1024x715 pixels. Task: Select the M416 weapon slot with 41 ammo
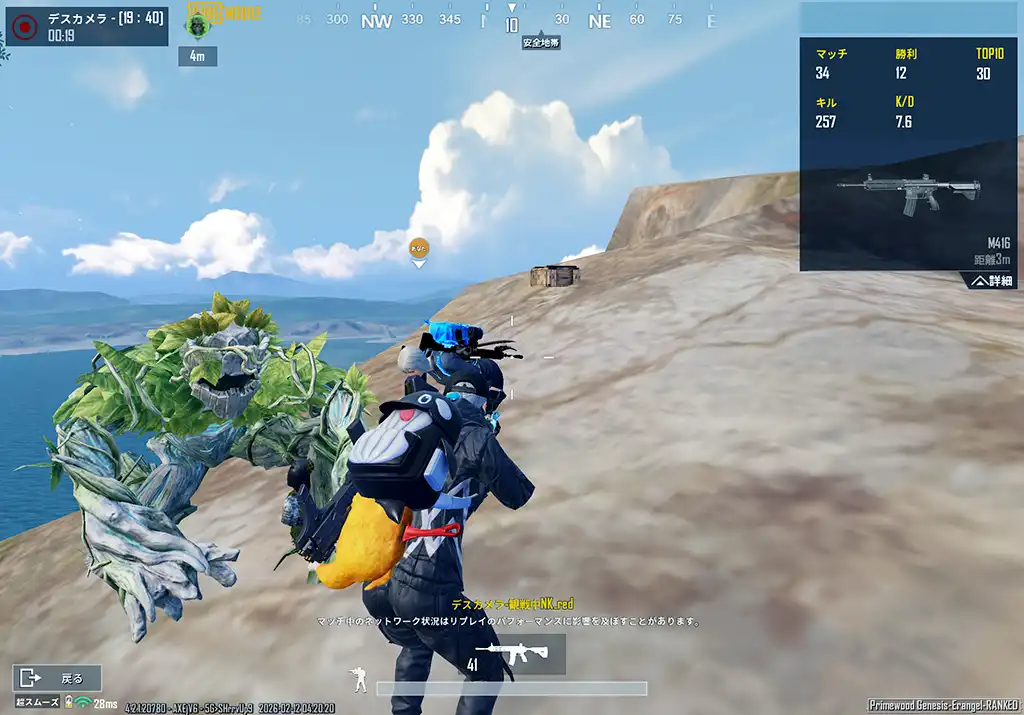(511, 655)
